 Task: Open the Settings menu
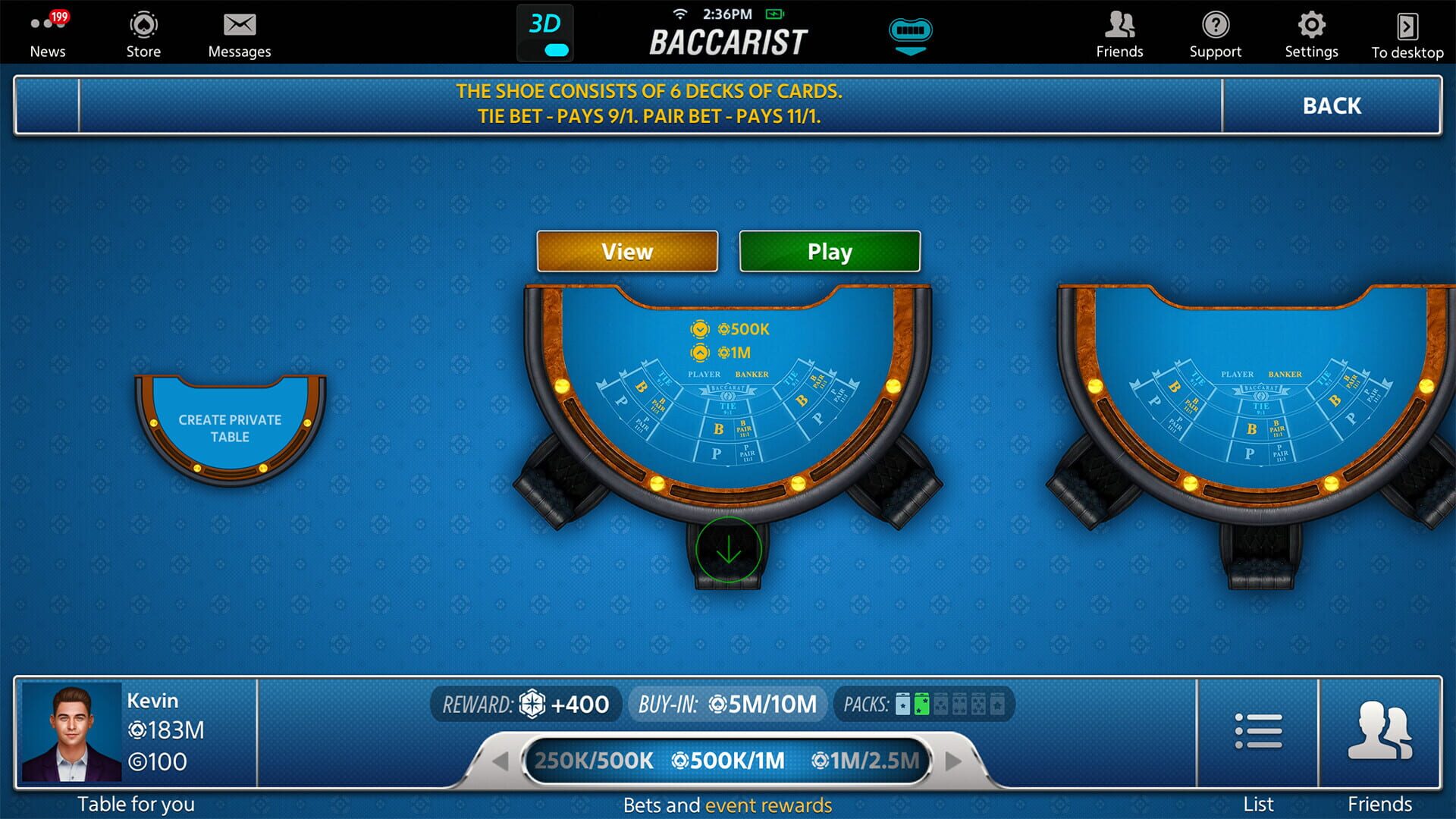pos(1311,32)
